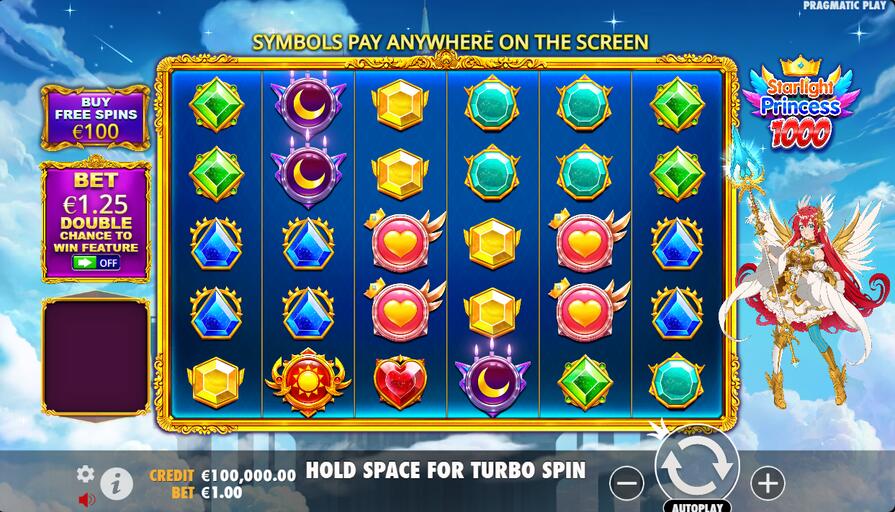Increase the bet with the plus button
Viewport: 895px width, 512px height.
pyautogui.click(x=767, y=484)
